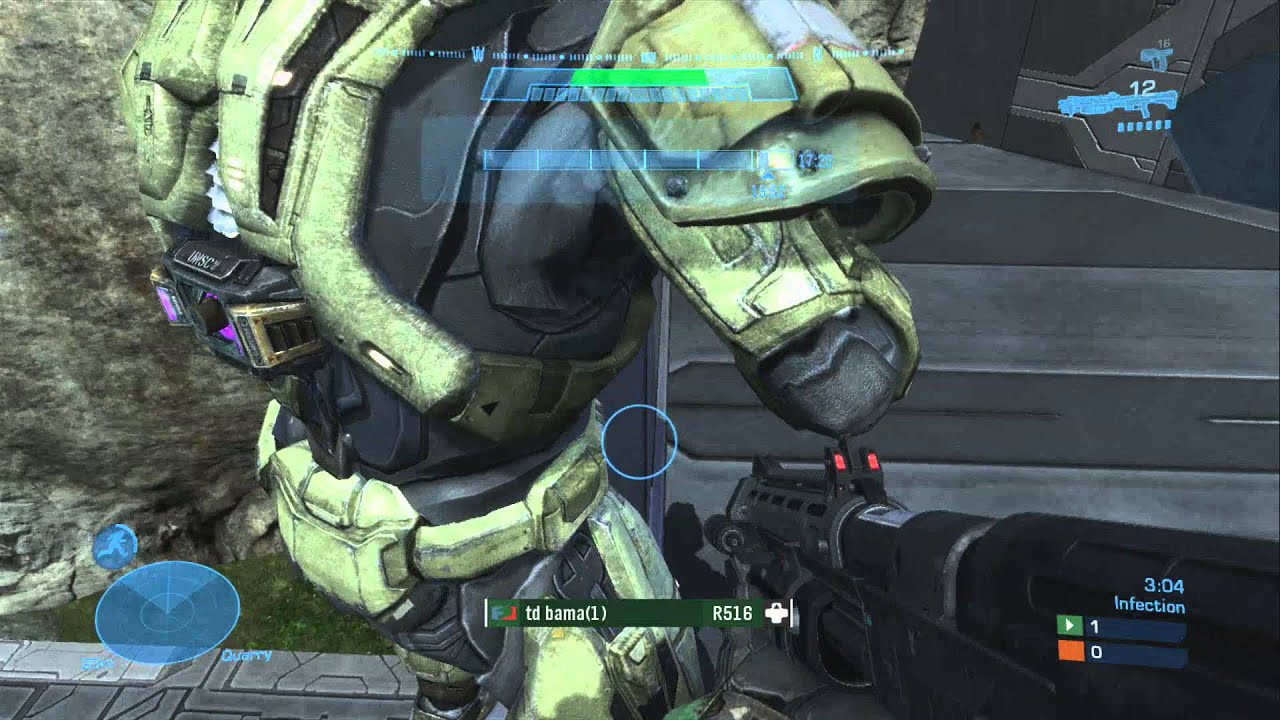
Task: Click the player emblem beside td bama
Action: tap(503, 613)
